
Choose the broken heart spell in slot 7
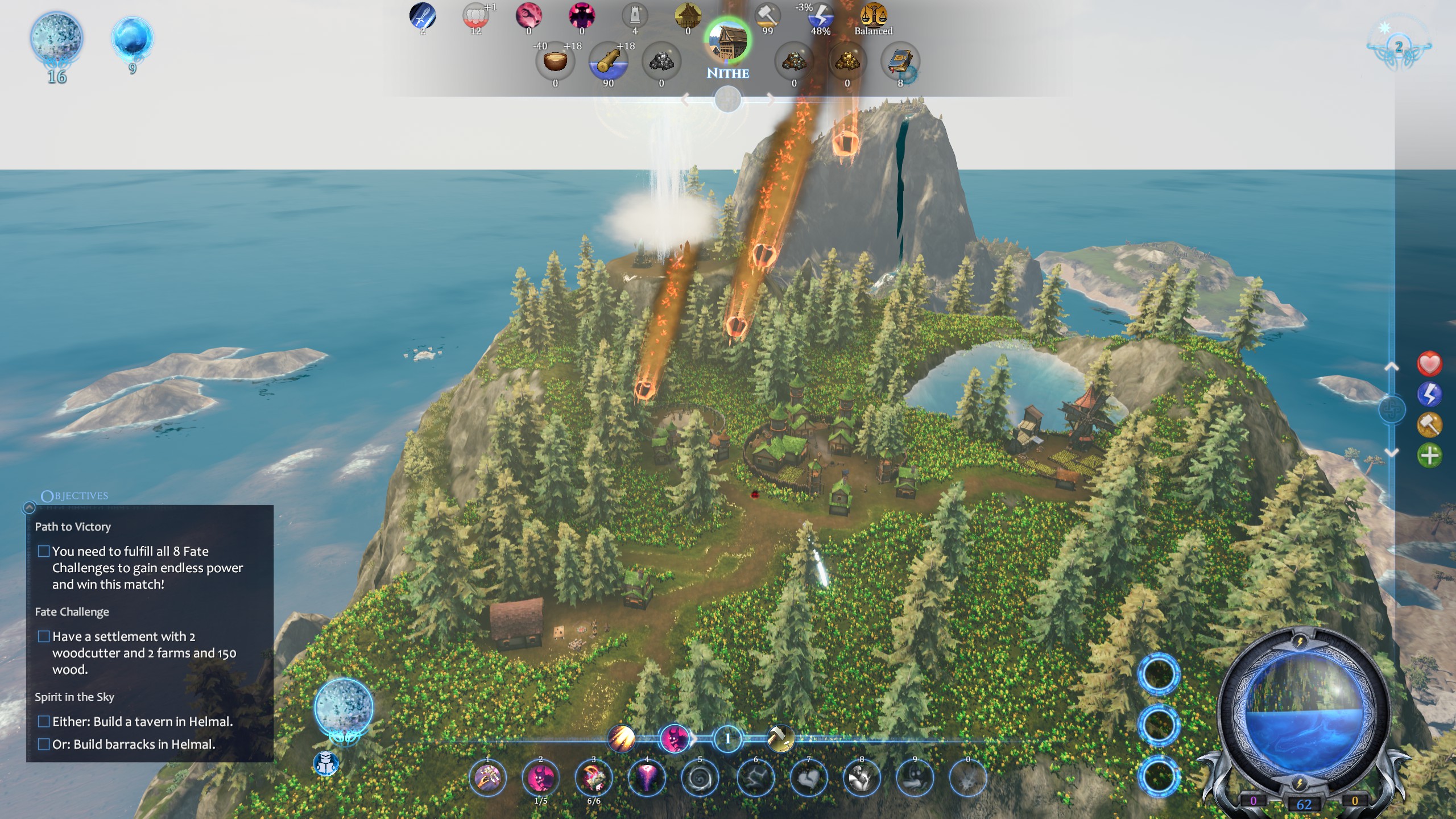(x=808, y=778)
